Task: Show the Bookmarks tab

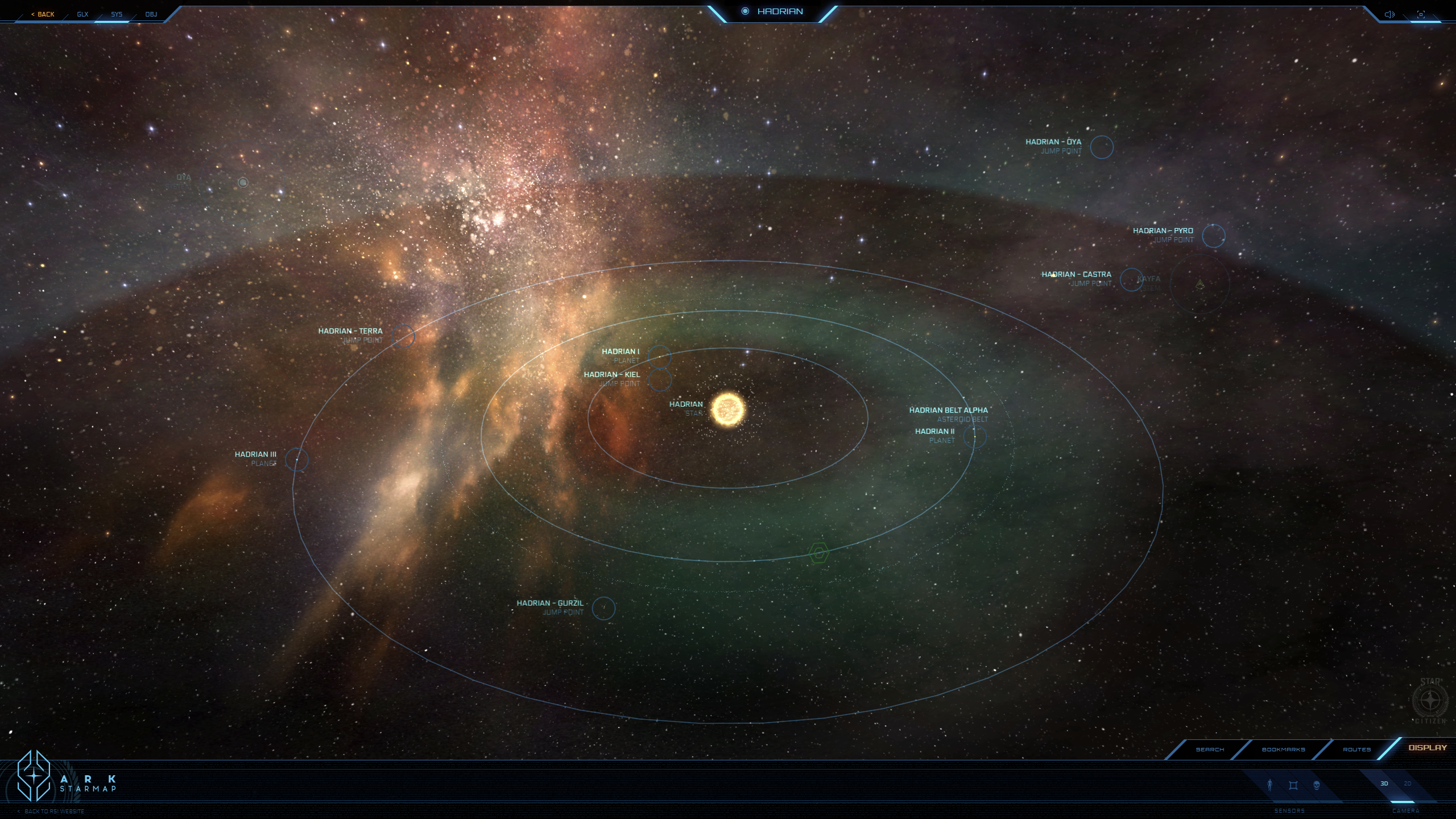Action: click(1283, 750)
